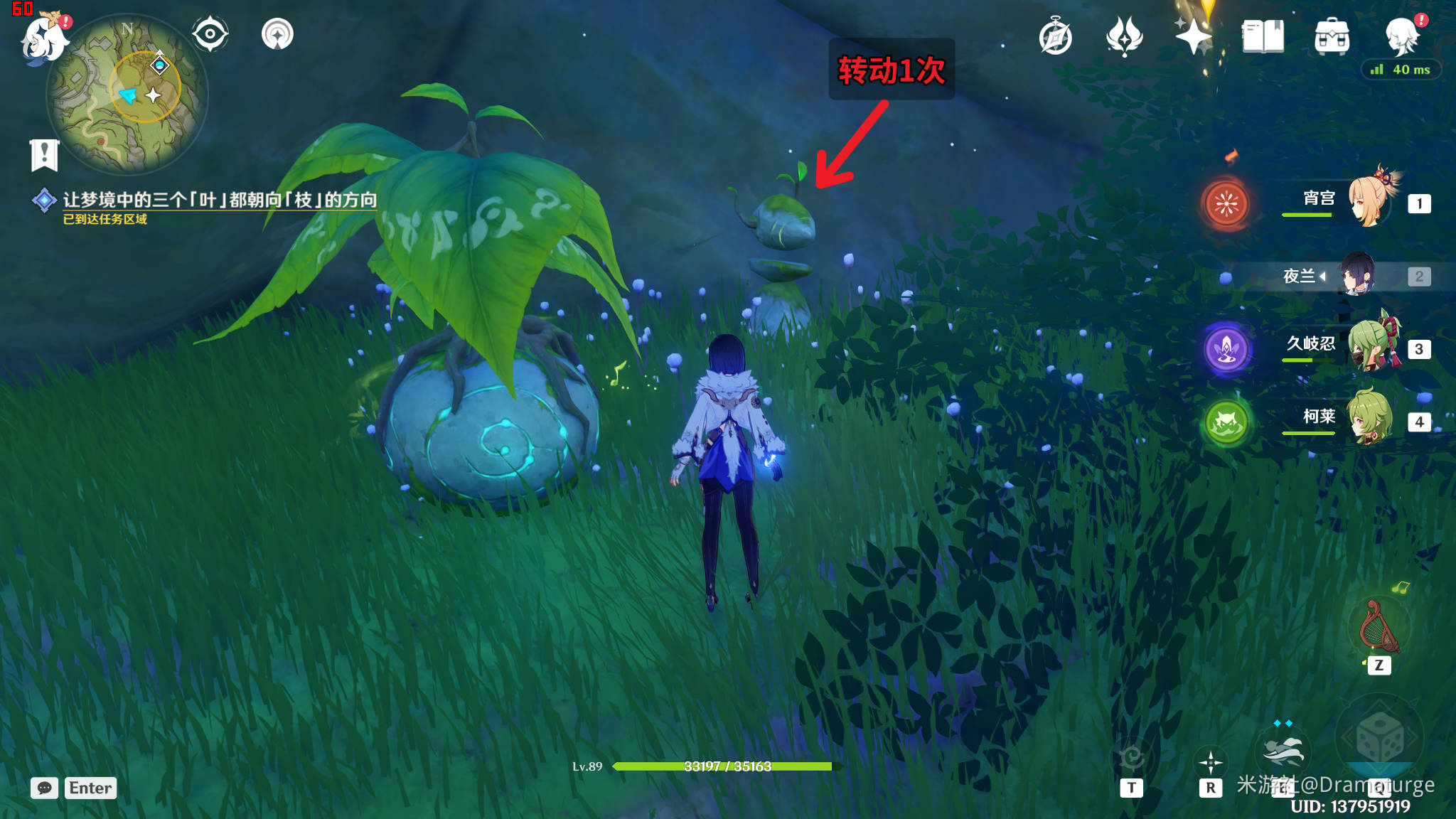This screenshot has height=819, width=1456.
Task: Open the circular minimap
Action: tap(127, 94)
